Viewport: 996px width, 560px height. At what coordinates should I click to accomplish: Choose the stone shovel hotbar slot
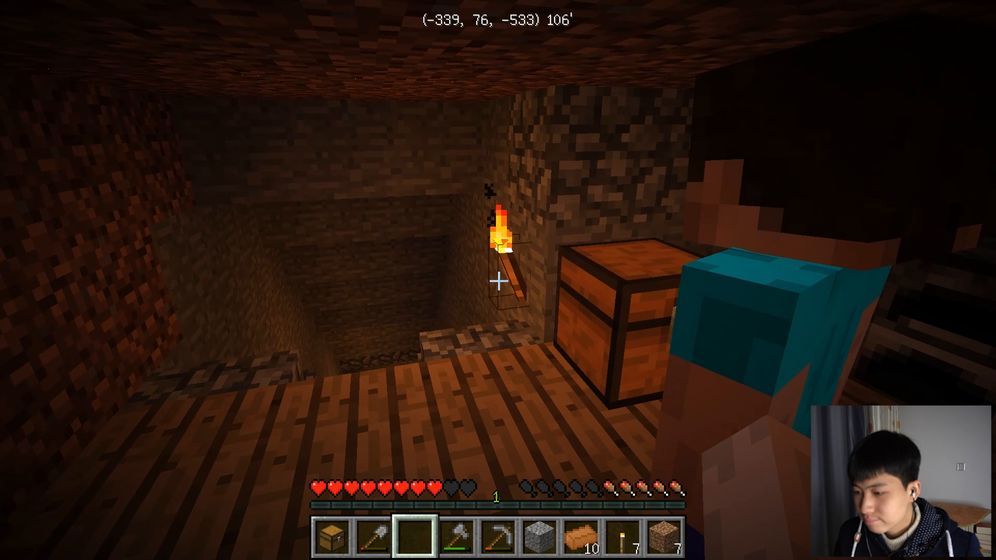click(x=372, y=536)
